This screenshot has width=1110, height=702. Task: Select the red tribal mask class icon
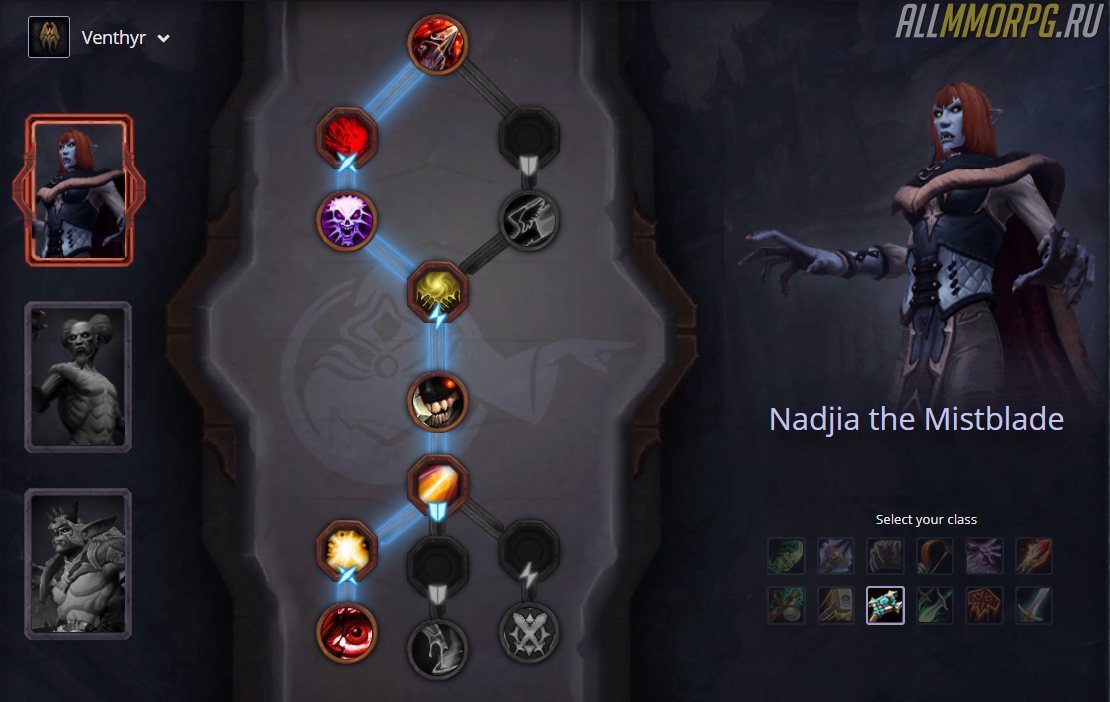(984, 605)
